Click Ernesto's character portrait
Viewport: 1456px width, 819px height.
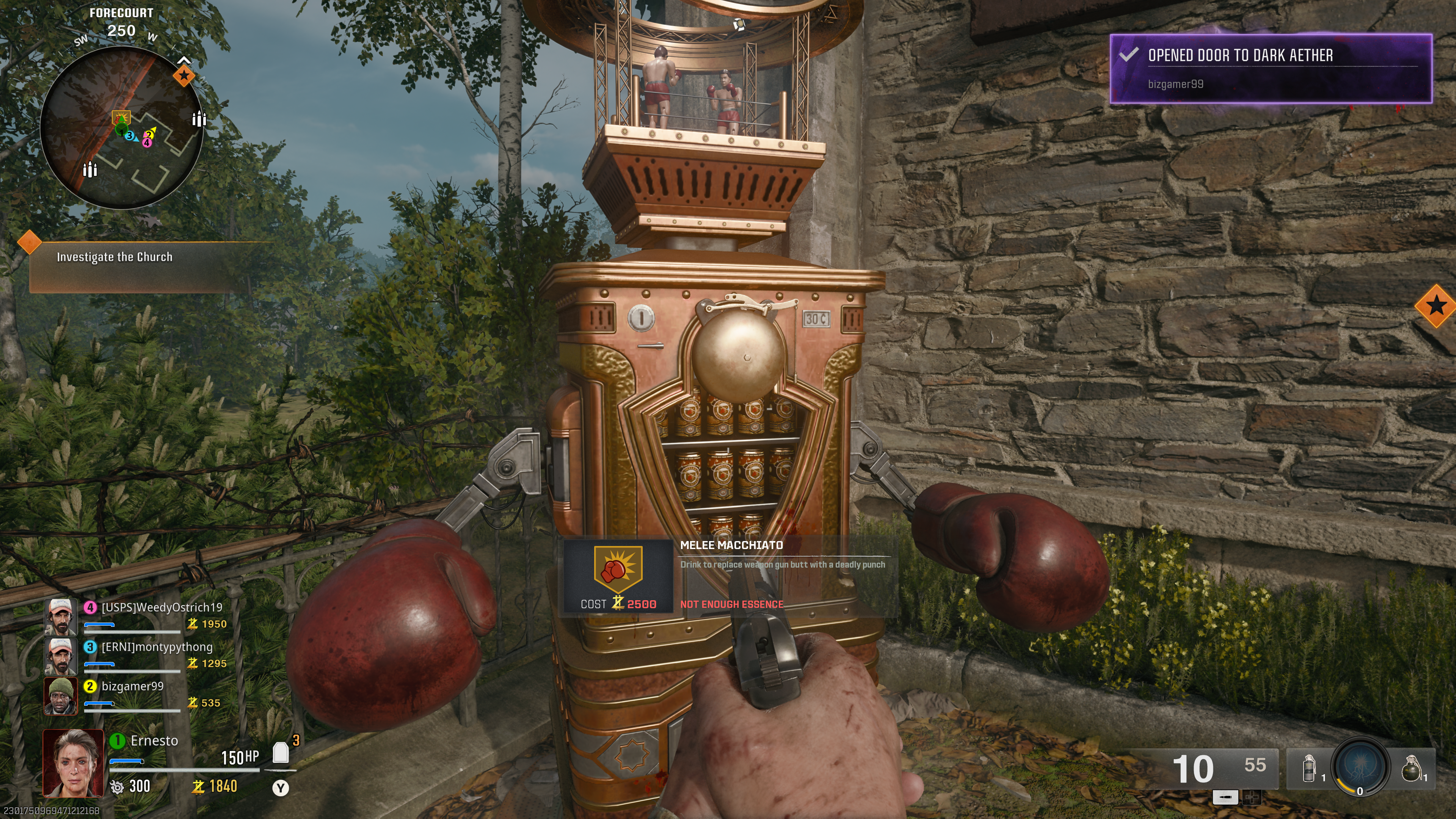coord(74,763)
